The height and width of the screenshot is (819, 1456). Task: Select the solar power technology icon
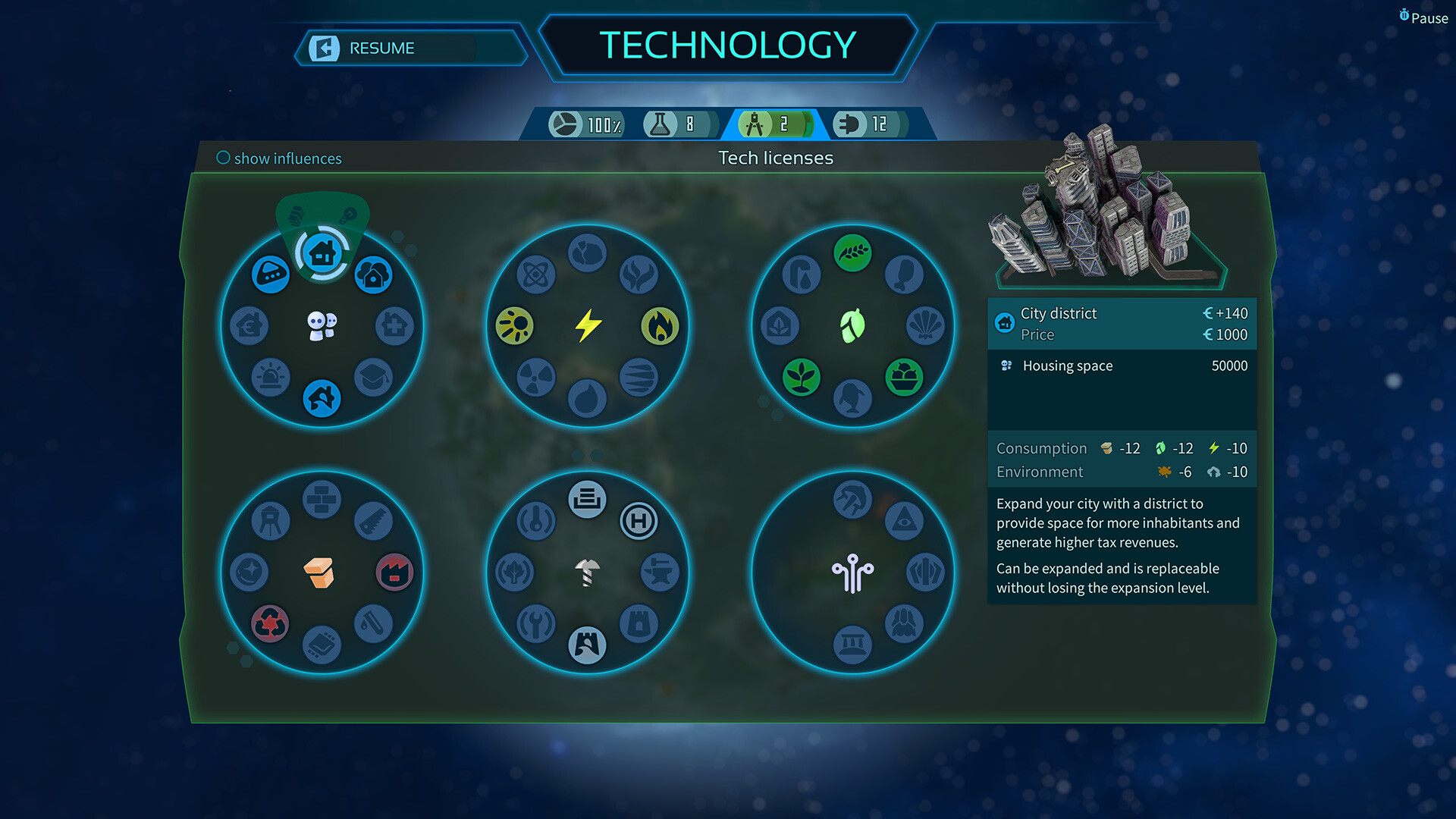[515, 324]
